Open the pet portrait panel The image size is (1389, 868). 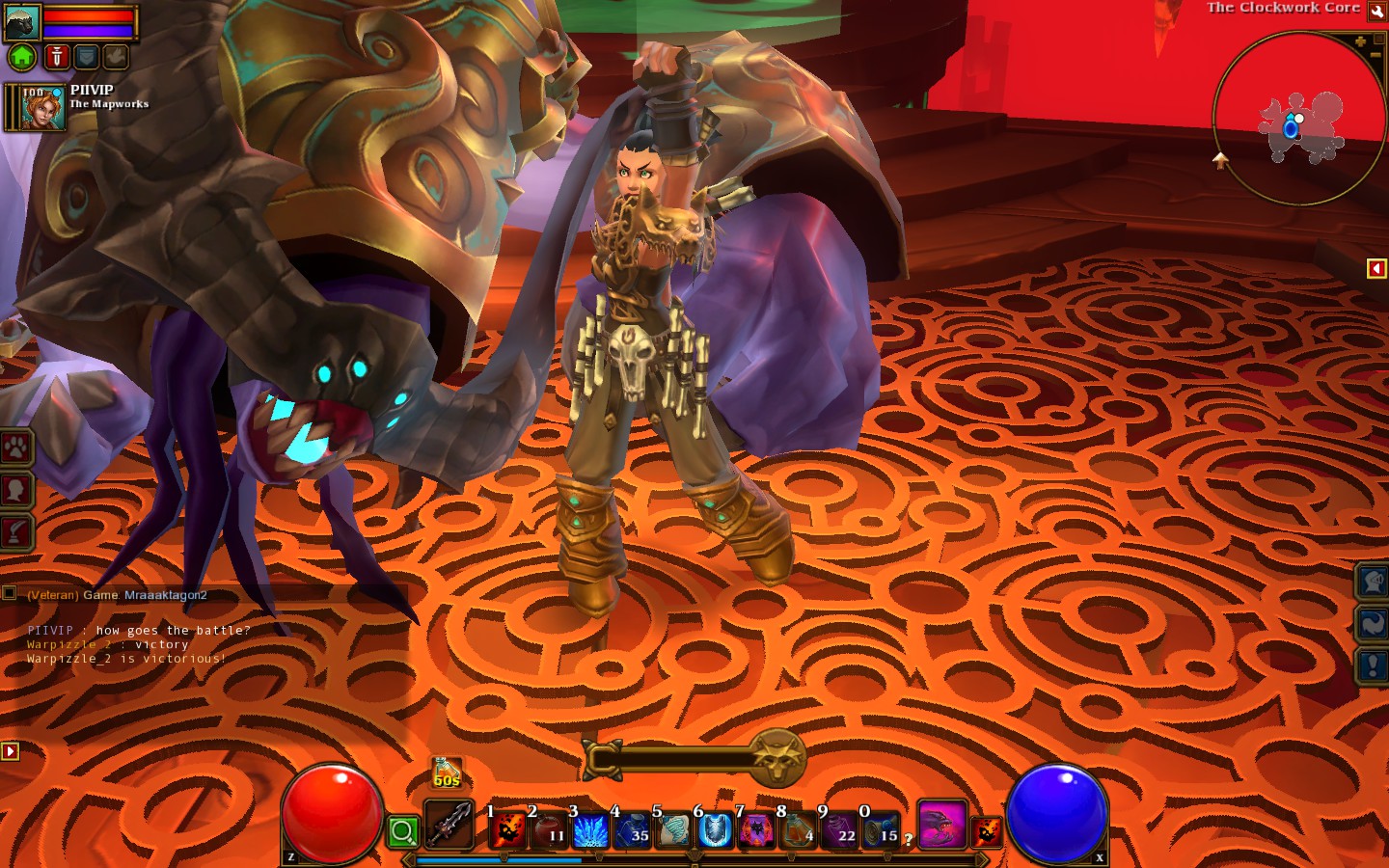click(22, 22)
